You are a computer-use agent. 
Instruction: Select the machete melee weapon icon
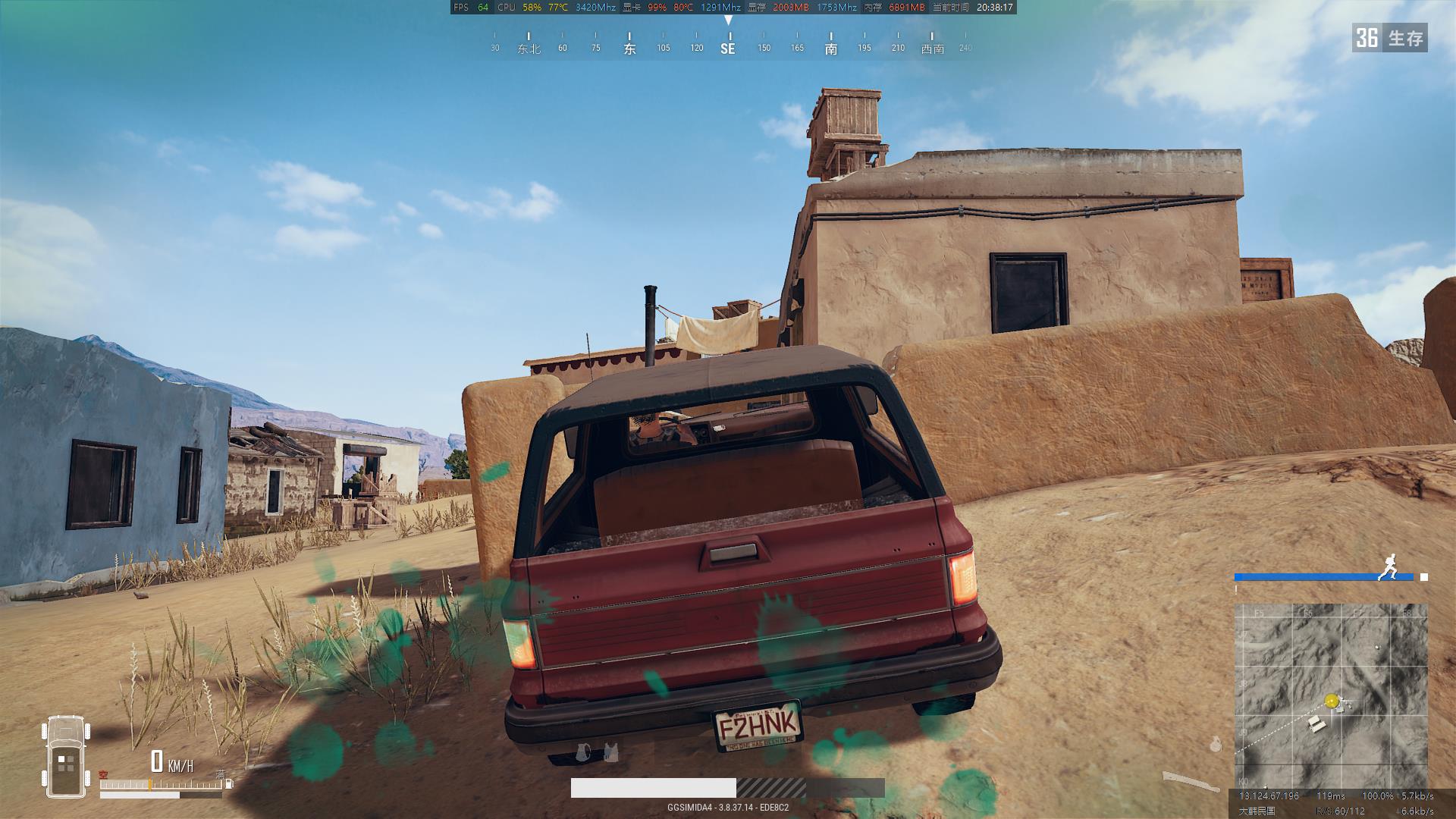tap(1186, 782)
